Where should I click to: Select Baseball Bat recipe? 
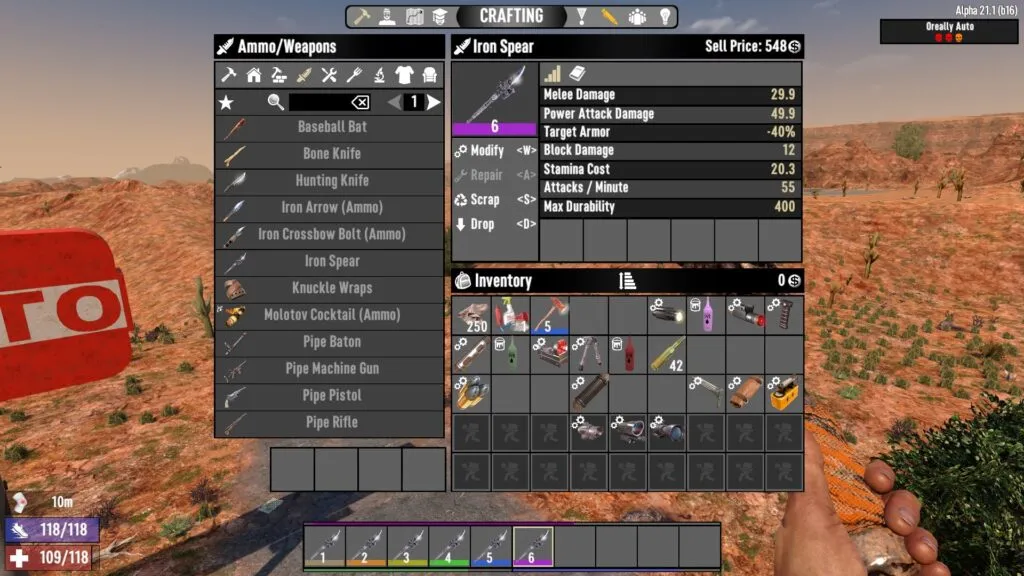[330, 127]
